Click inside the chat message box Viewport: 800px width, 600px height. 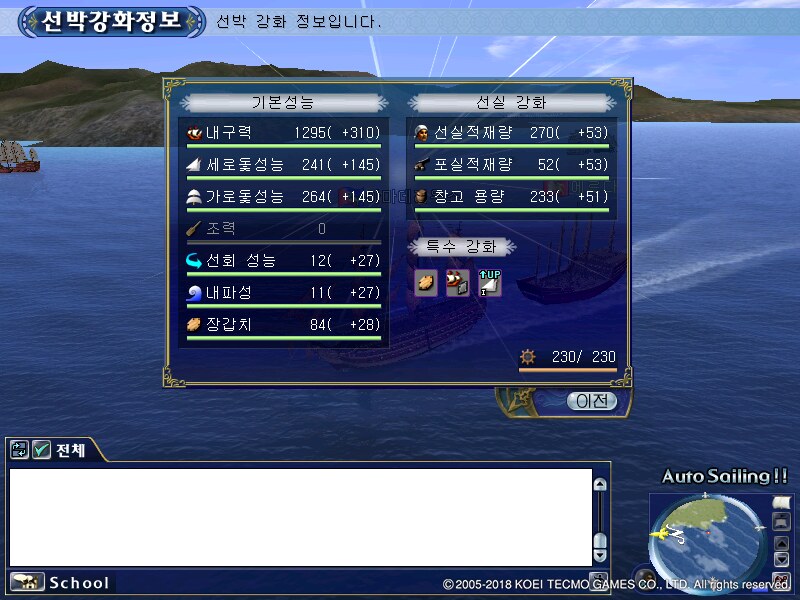coord(300,517)
